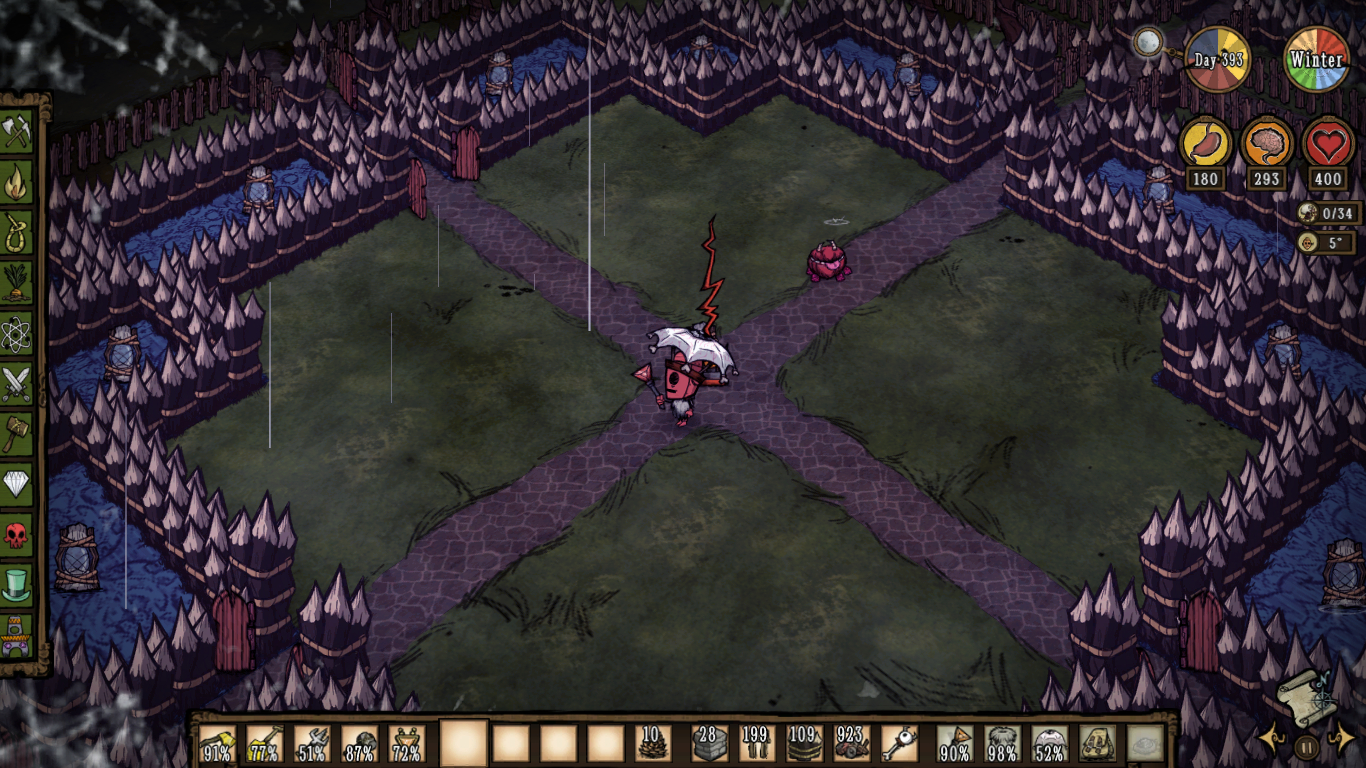
Task: Select the equipped umbrella slot at 52%
Action: pyautogui.click(x=1050, y=744)
